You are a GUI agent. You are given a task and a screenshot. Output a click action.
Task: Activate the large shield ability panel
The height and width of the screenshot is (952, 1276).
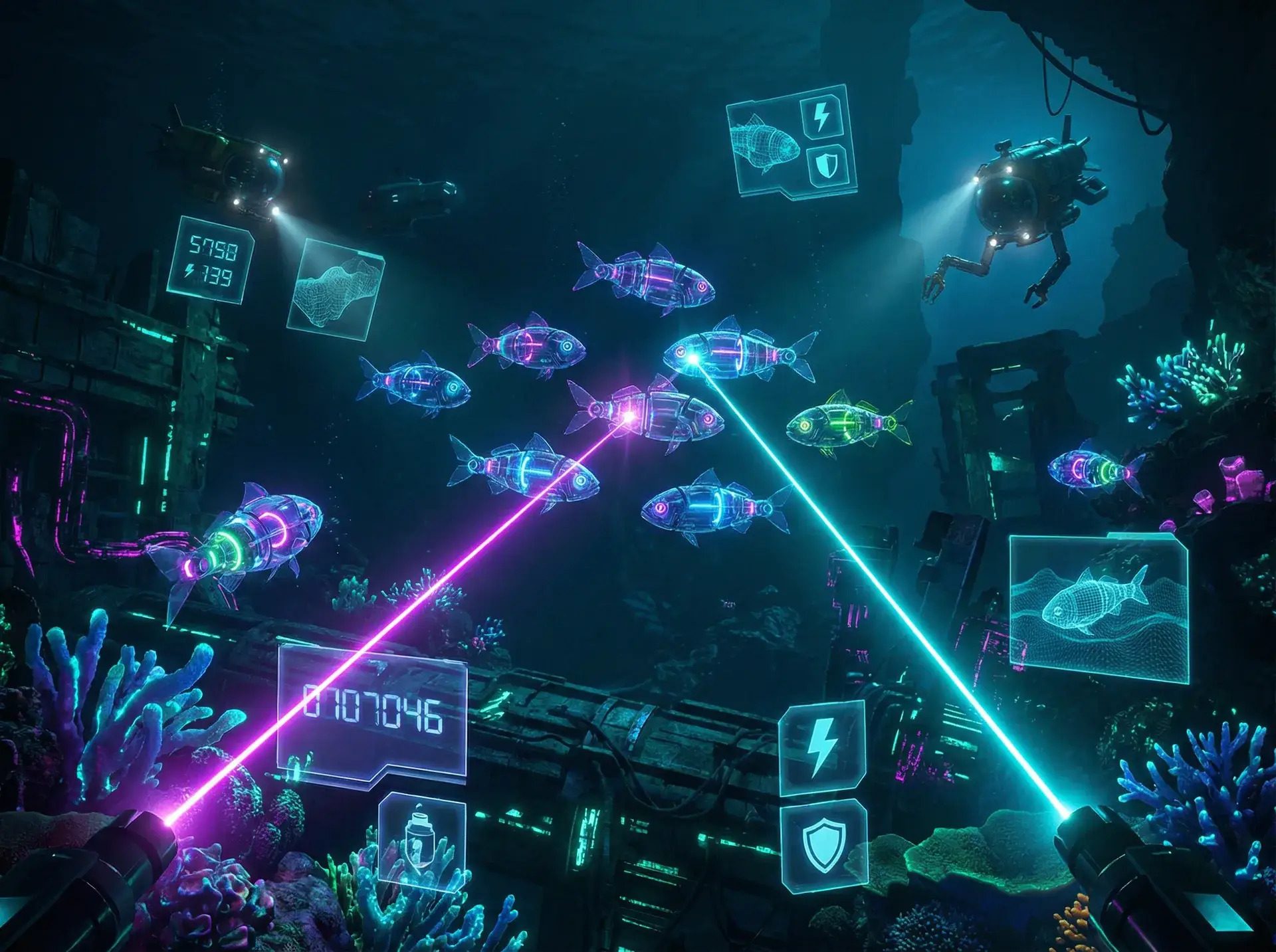coord(823,845)
